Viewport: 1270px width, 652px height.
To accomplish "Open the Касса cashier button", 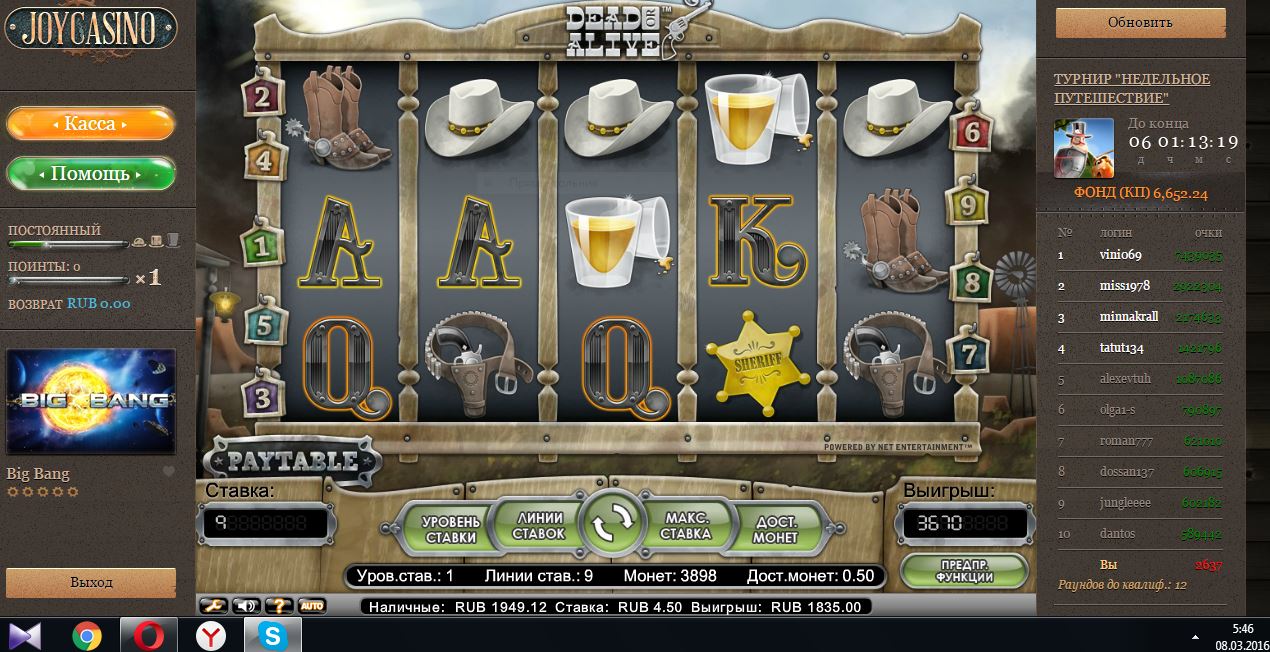I will point(90,124).
